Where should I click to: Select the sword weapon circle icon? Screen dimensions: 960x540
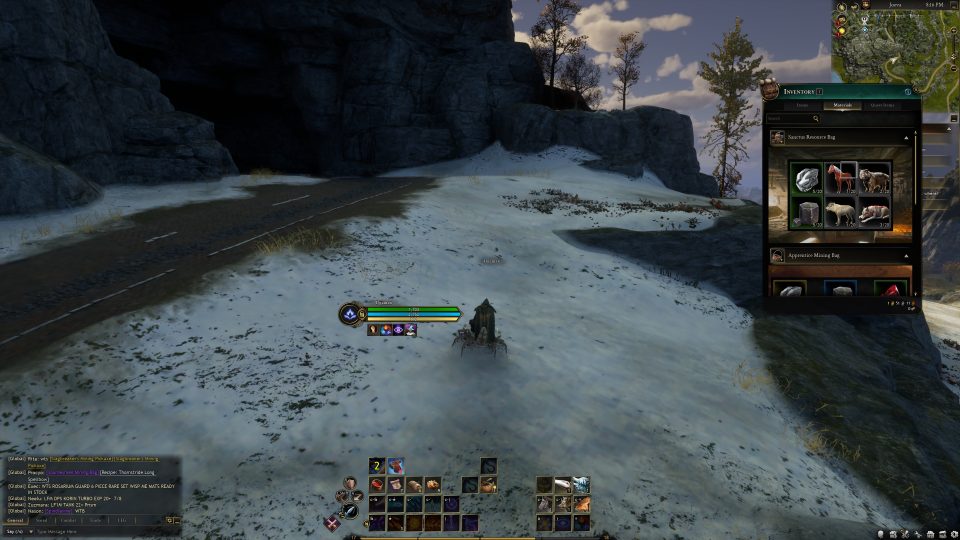click(350, 512)
